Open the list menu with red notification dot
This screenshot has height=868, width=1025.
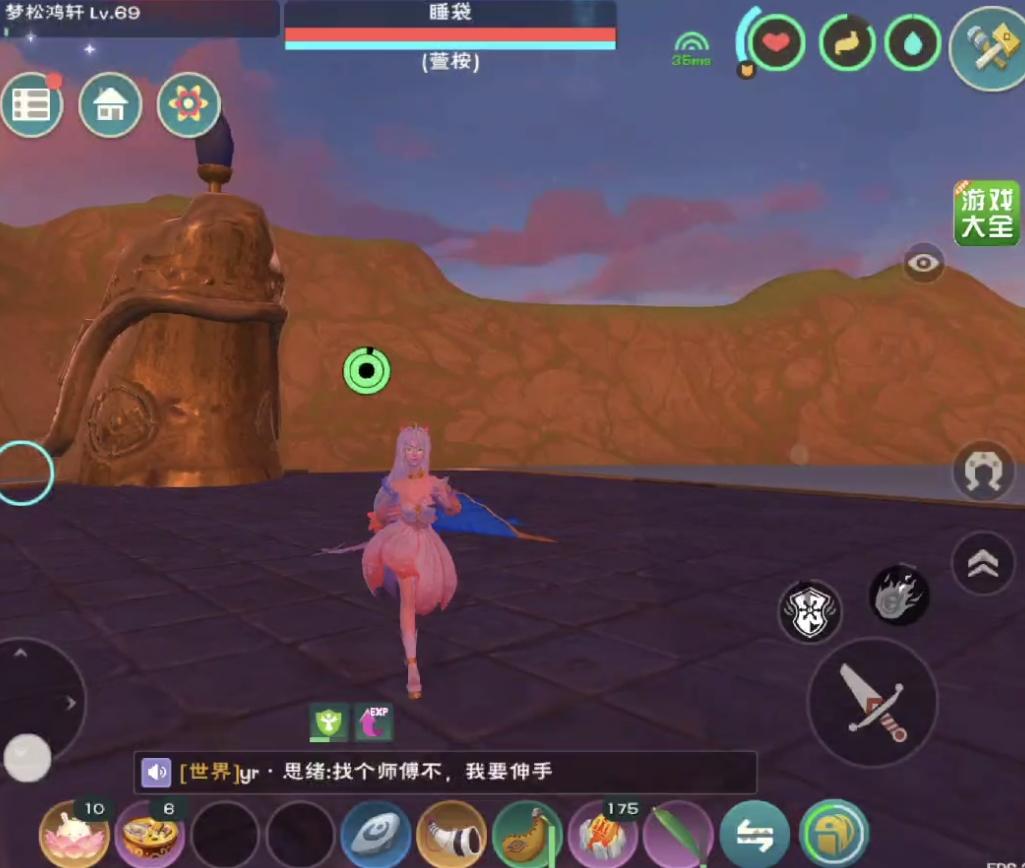(x=32, y=105)
